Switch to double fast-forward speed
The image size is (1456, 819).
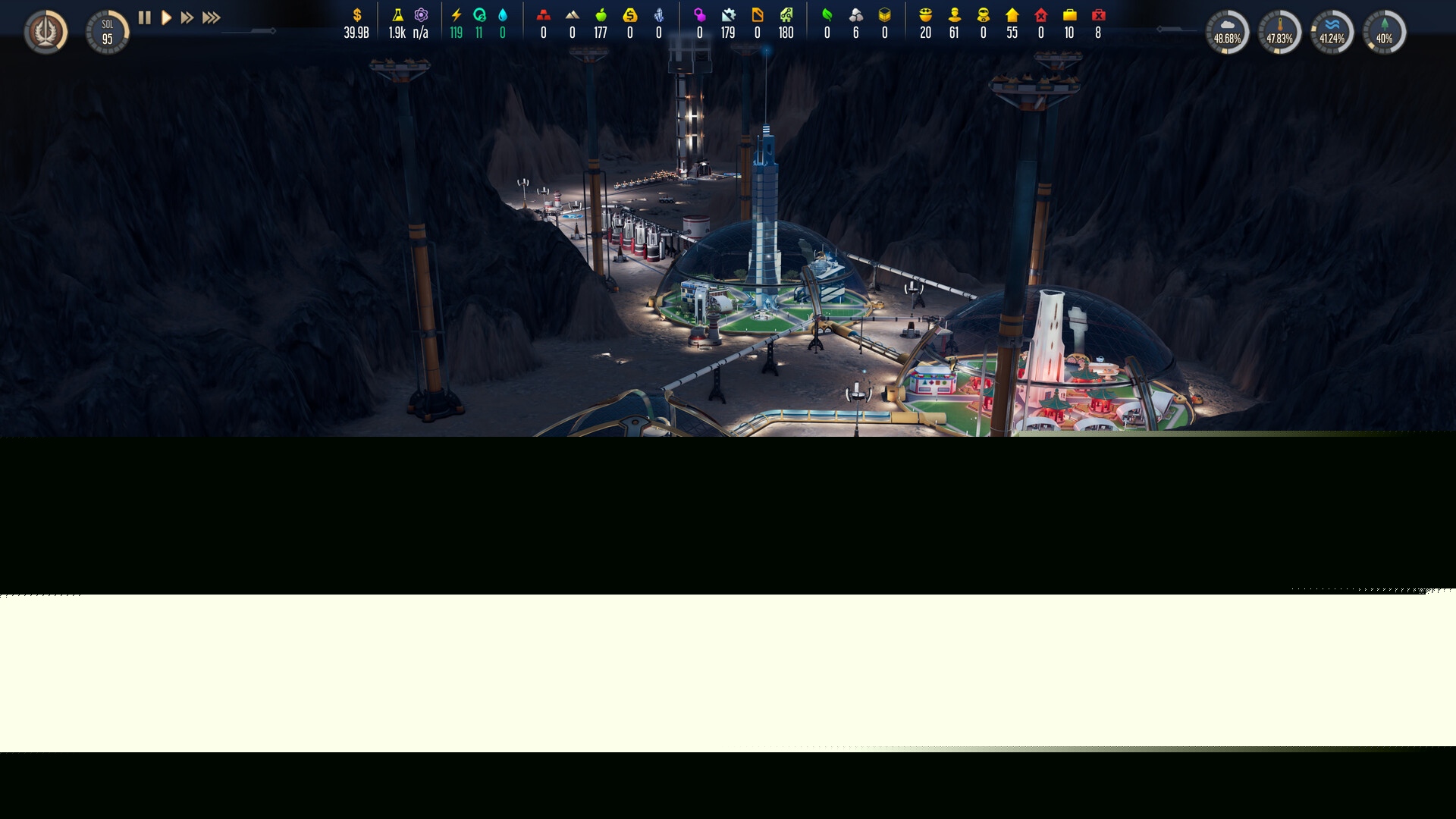point(187,17)
